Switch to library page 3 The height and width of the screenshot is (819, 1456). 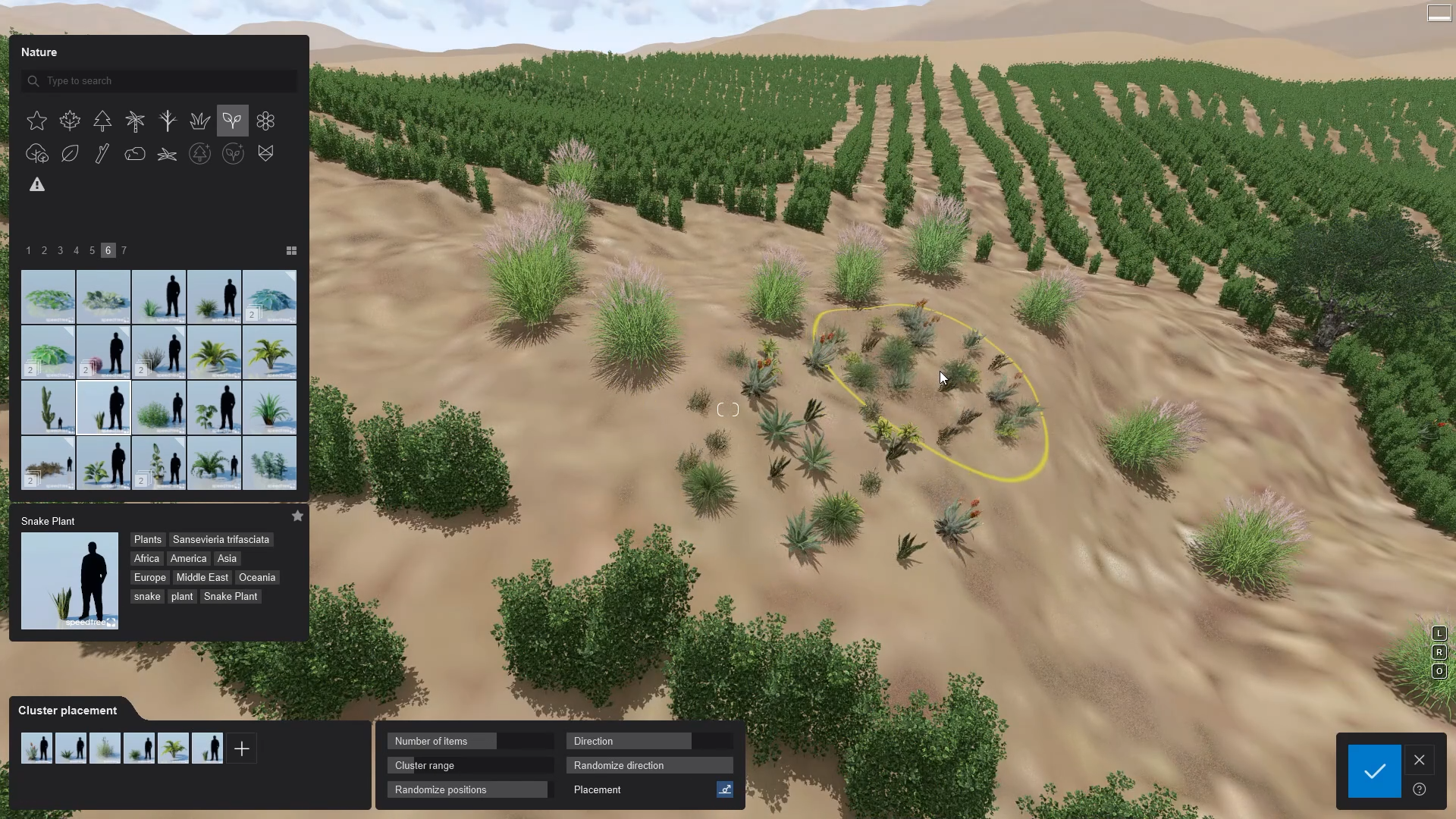[x=61, y=250]
